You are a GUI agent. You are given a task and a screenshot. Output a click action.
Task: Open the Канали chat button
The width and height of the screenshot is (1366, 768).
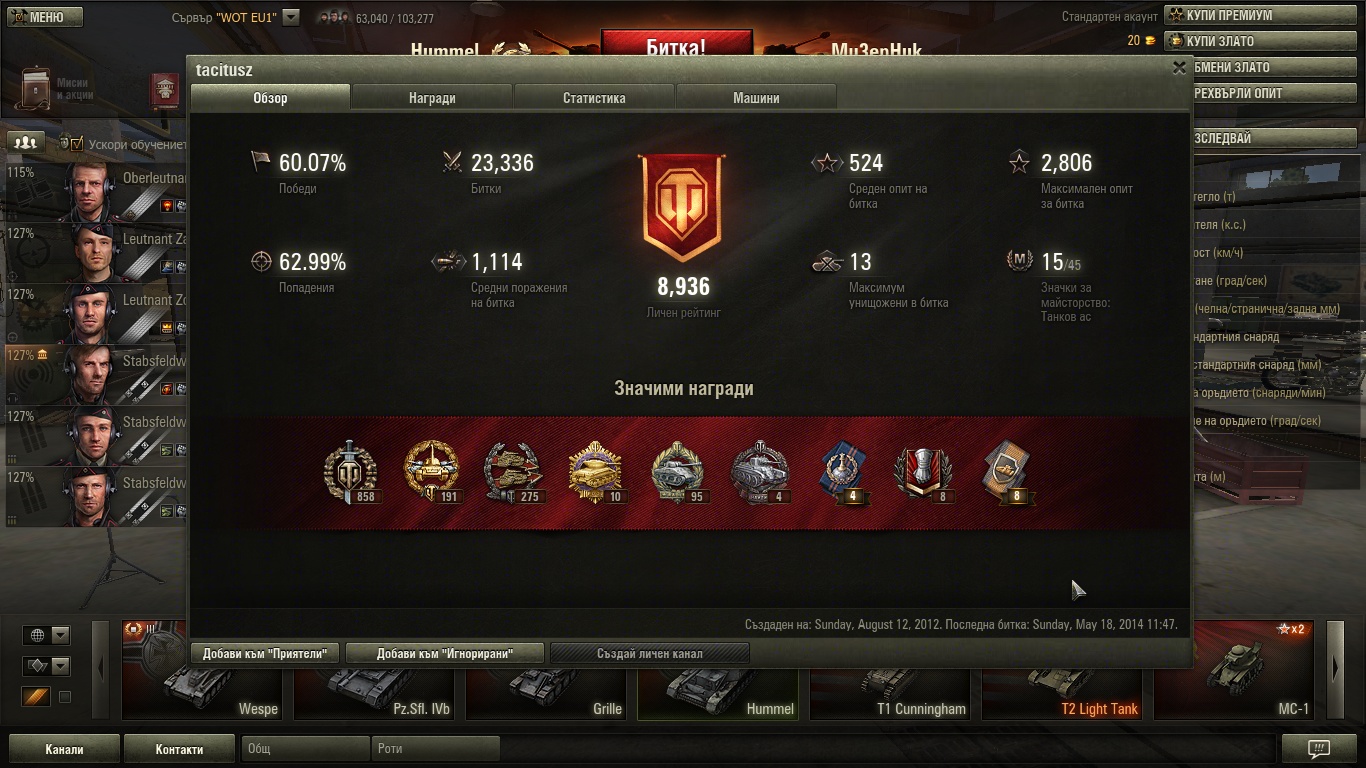(64, 749)
